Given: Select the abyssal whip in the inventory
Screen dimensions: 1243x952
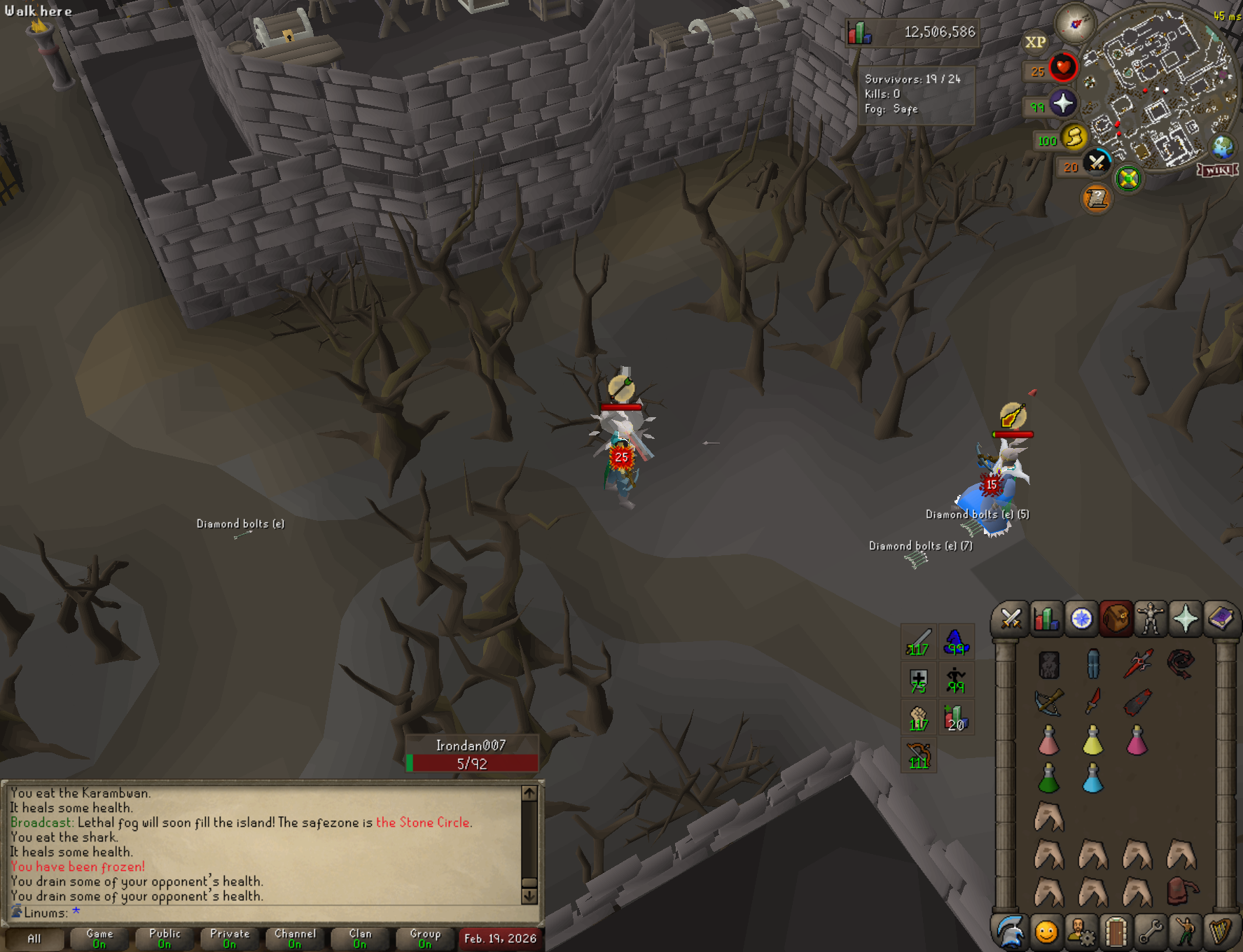Looking at the screenshot, I should pos(1181,664).
